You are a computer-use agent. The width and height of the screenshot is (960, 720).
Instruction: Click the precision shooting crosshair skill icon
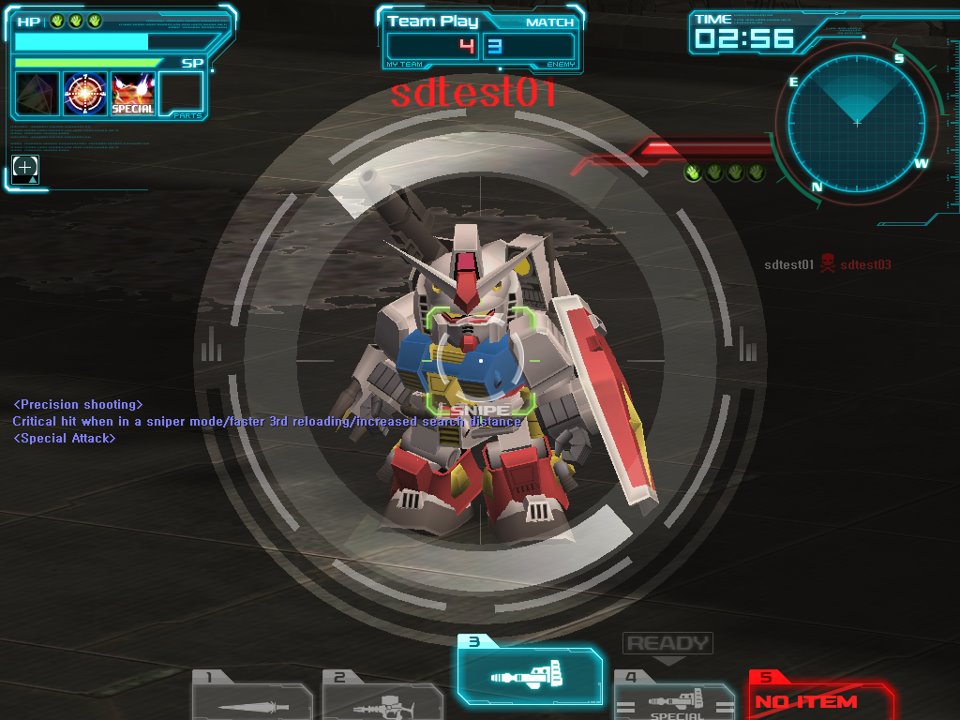click(x=85, y=93)
